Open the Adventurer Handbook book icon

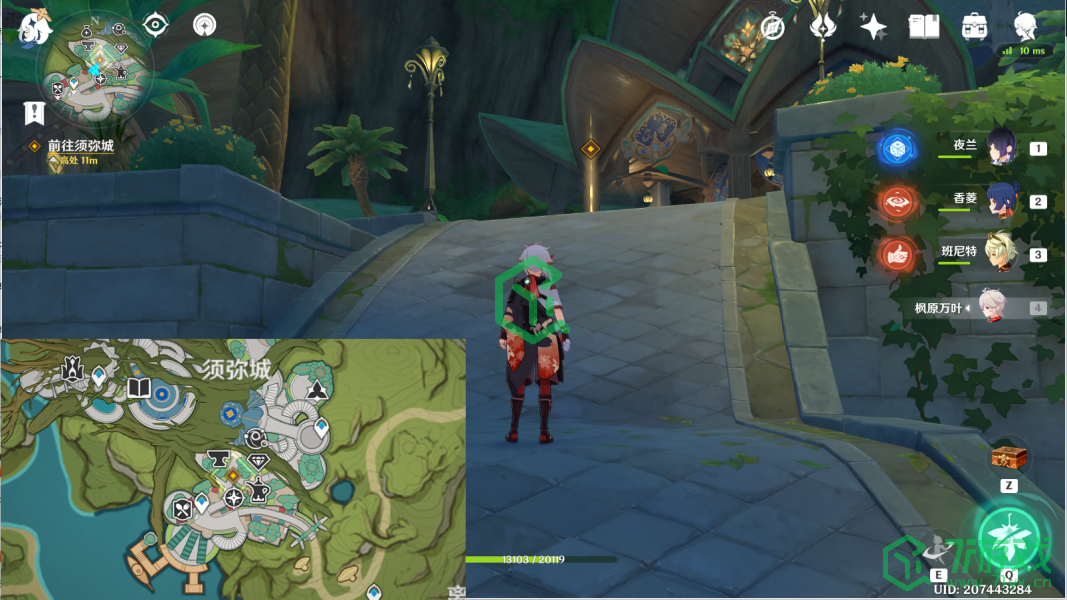coord(924,27)
